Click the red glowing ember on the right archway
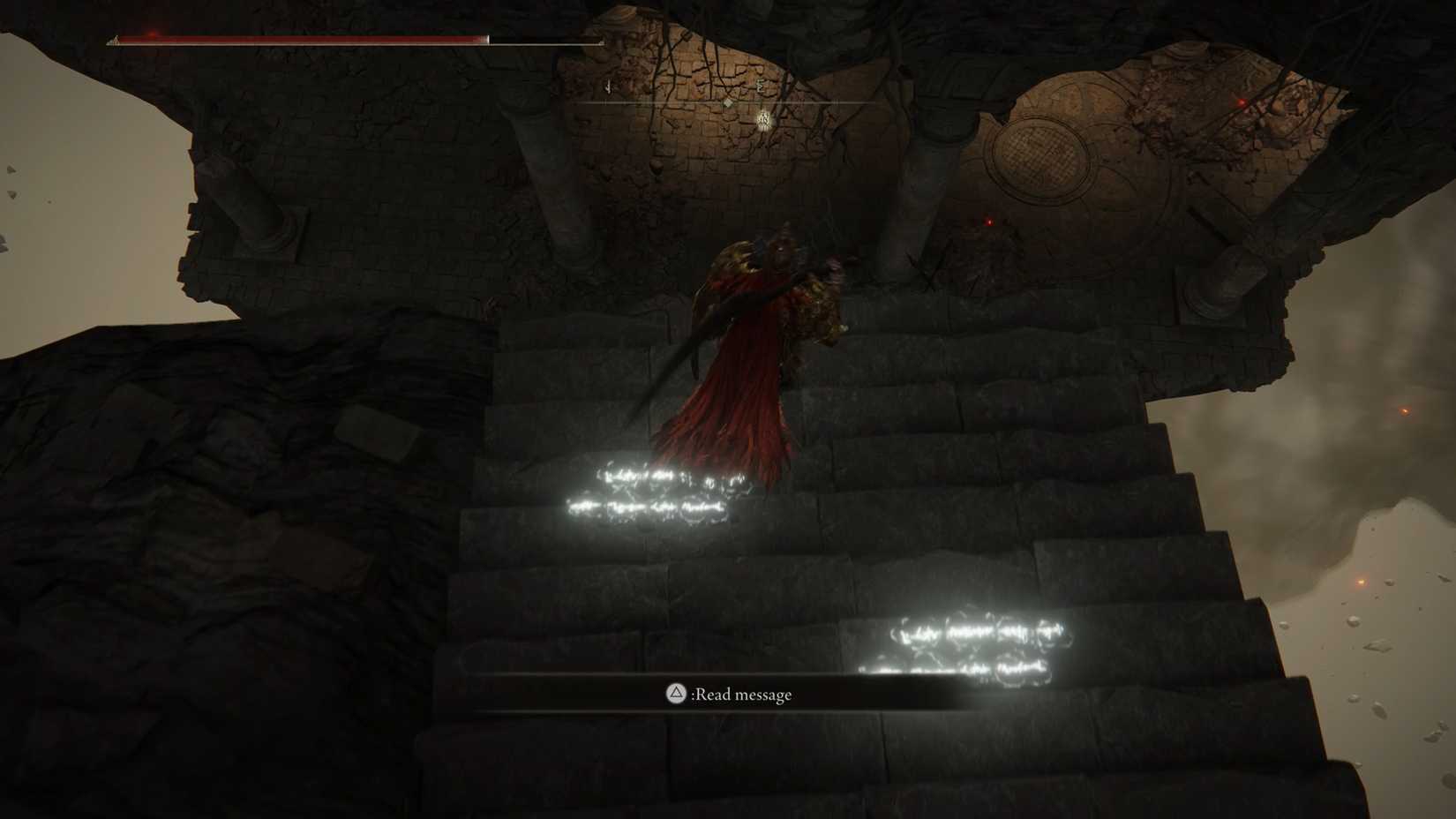The image size is (1456, 819). pos(1240,101)
